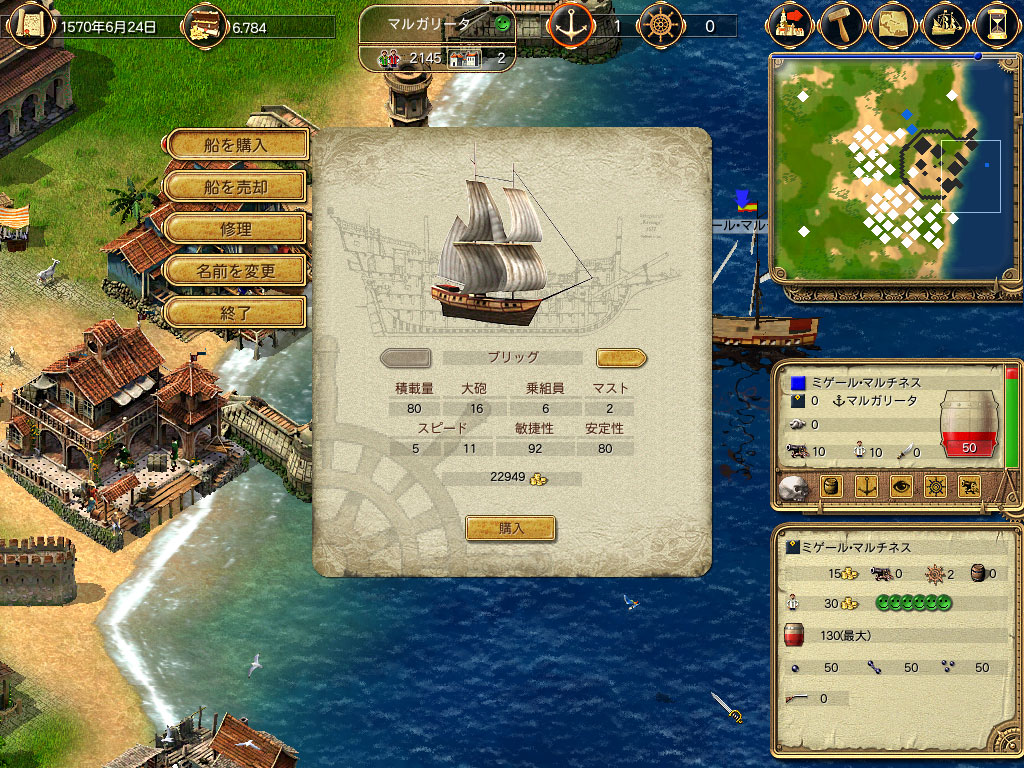Screen dimensions: 1024x768
Task: Confirm purchase with the 購入 button
Action: click(511, 528)
